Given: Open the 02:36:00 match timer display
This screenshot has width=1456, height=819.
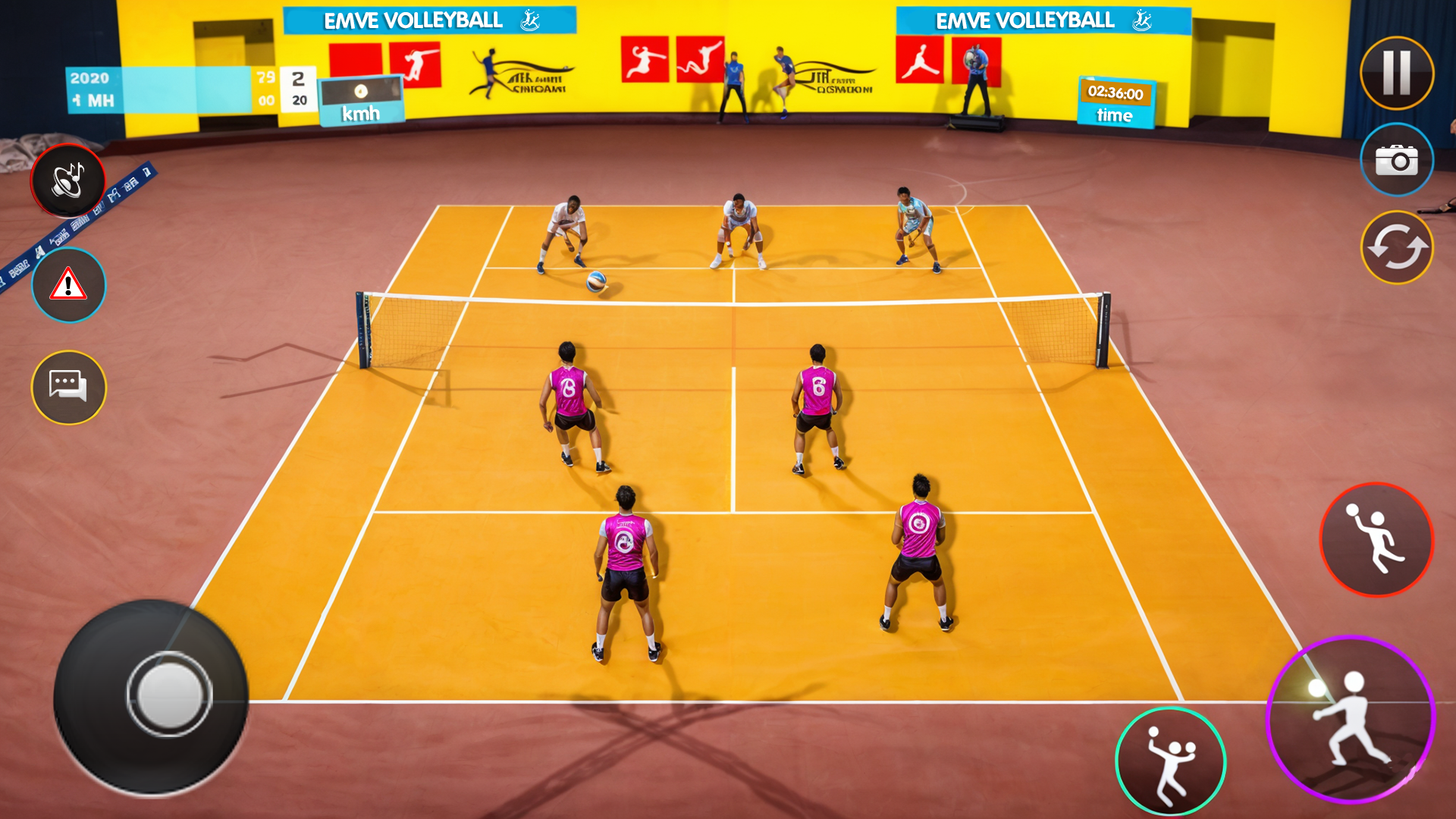Looking at the screenshot, I should click(1114, 93).
